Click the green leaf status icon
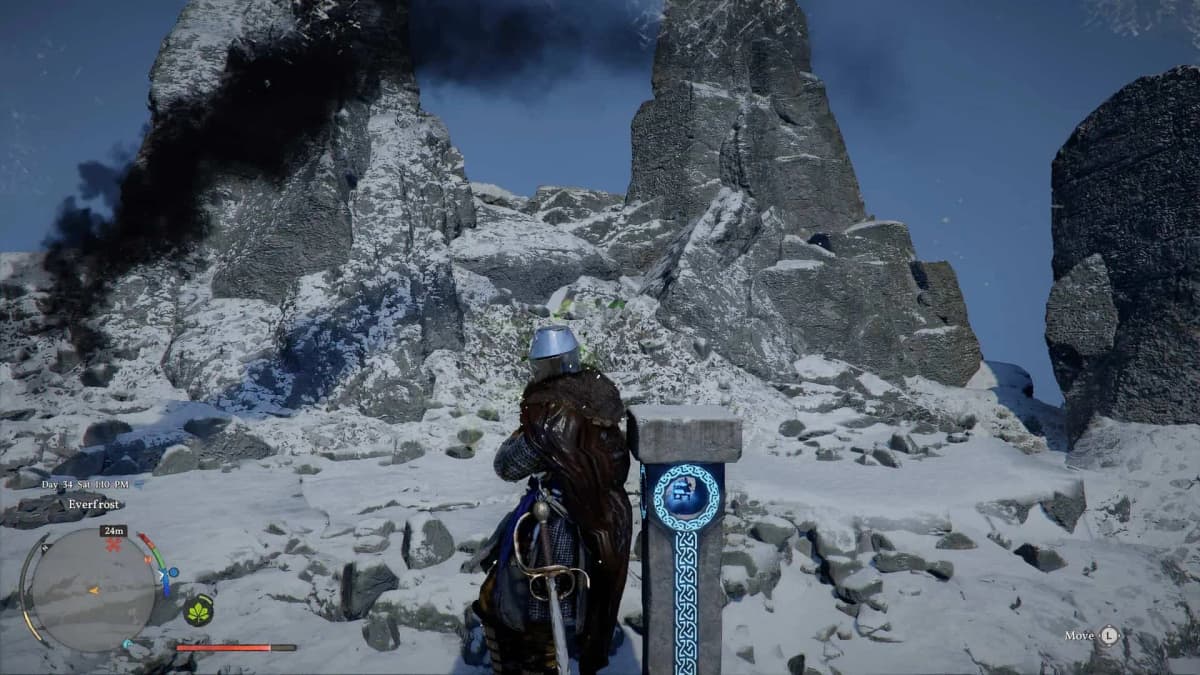Viewport: 1200px width, 675px height. pos(199,609)
